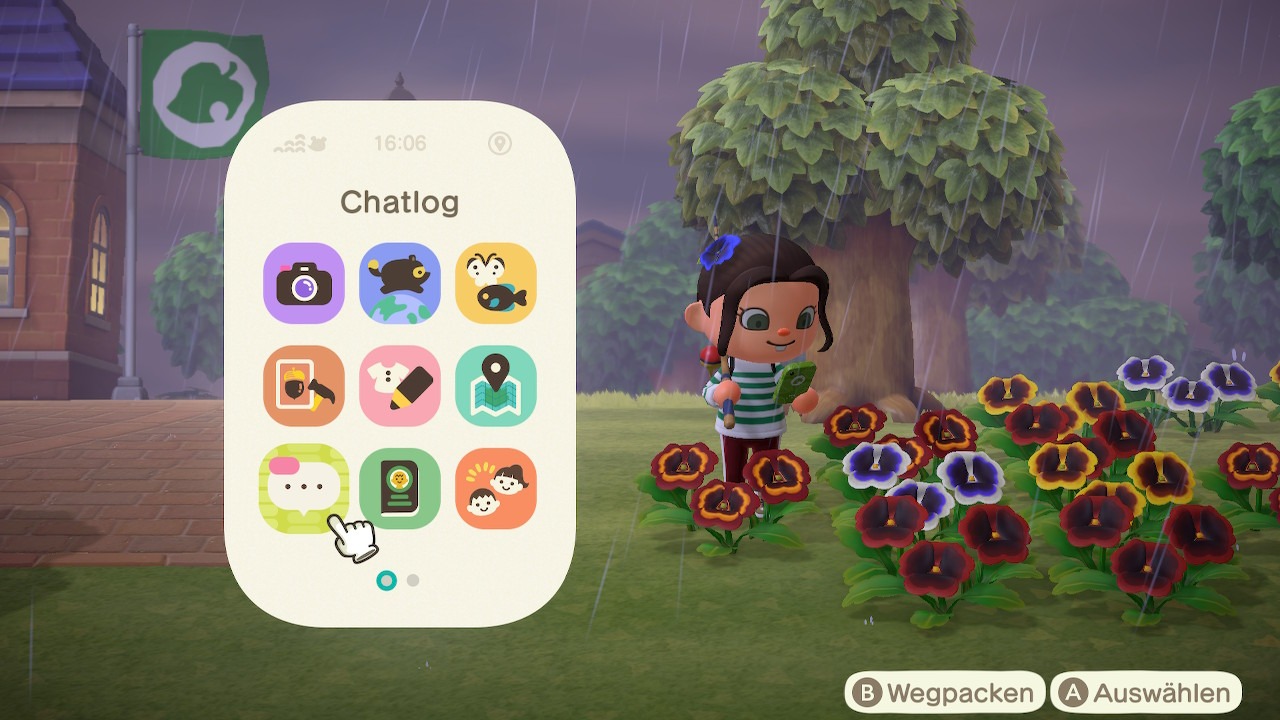Viewport: 1280px width, 720px height.
Task: Choose the Call Islander app
Action: (496, 488)
